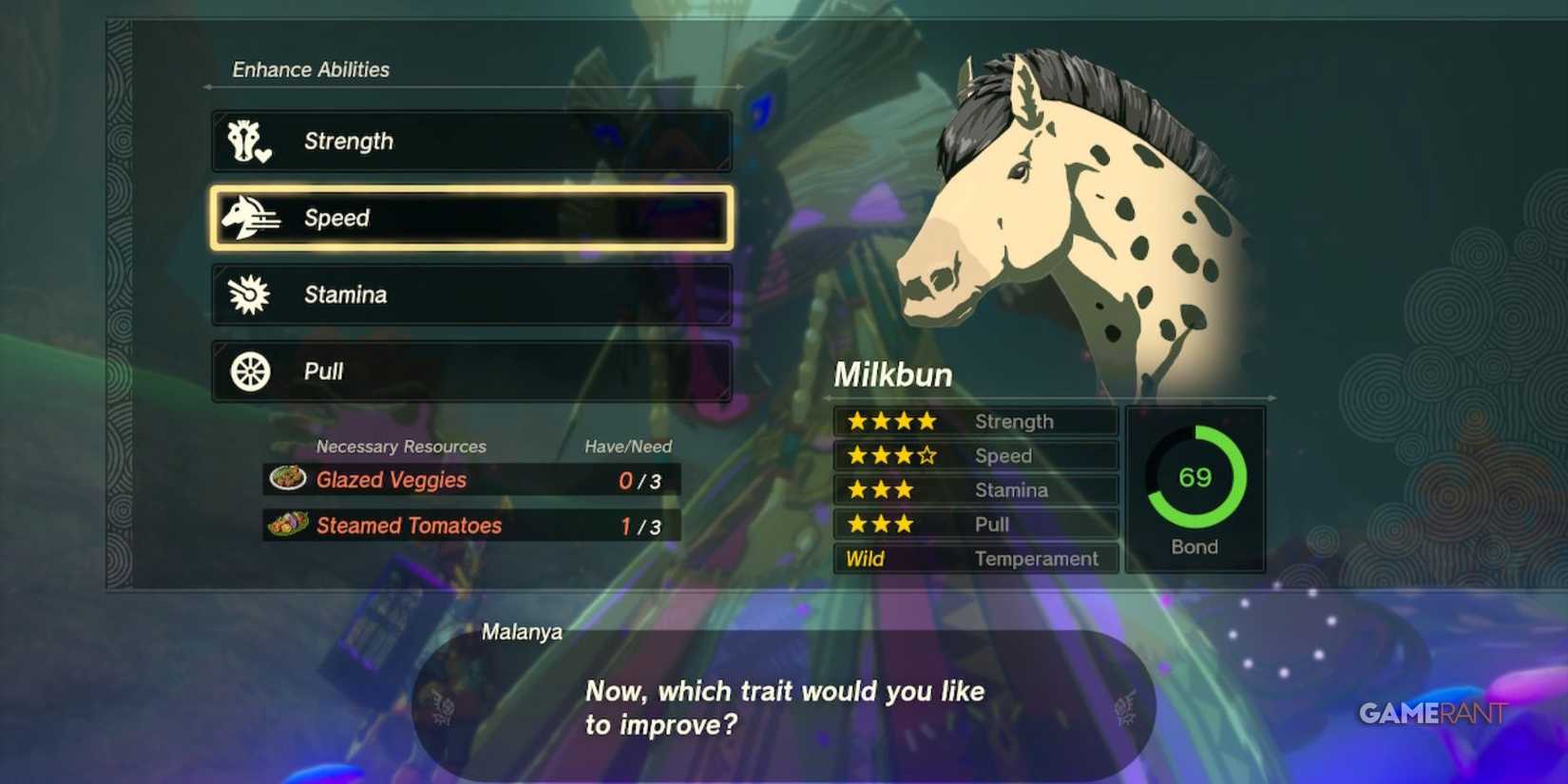Switch selection to the Strength ability
Viewport: 1568px width, 784px height.
tap(470, 141)
